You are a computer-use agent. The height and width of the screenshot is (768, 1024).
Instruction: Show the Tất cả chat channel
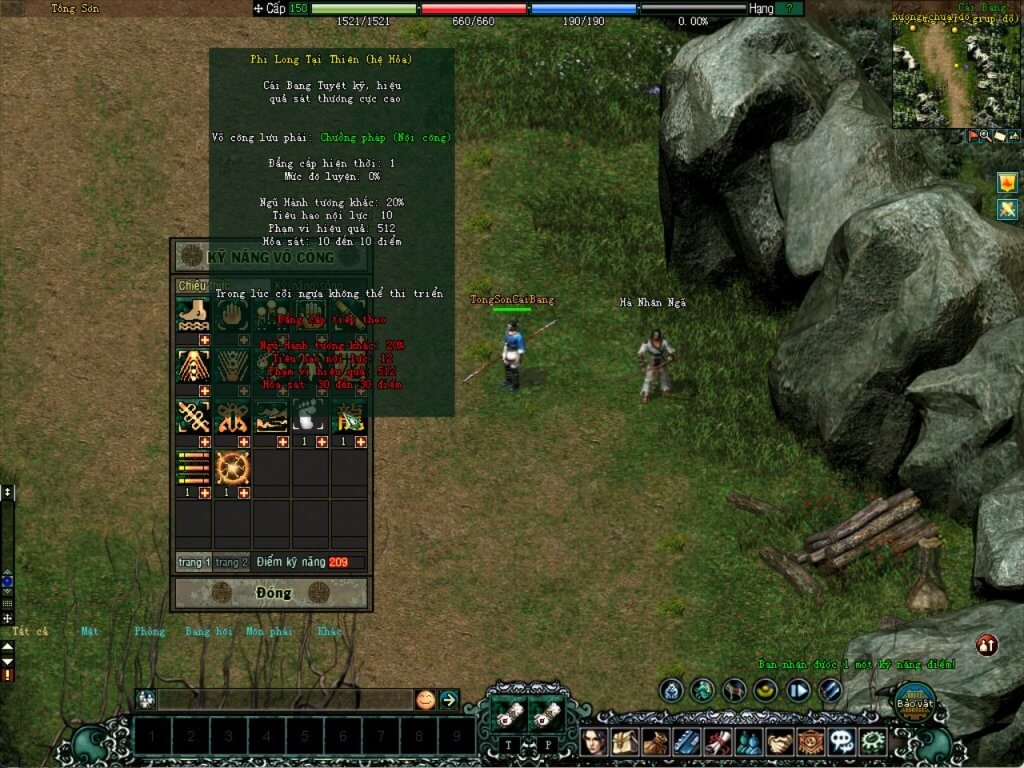30,631
